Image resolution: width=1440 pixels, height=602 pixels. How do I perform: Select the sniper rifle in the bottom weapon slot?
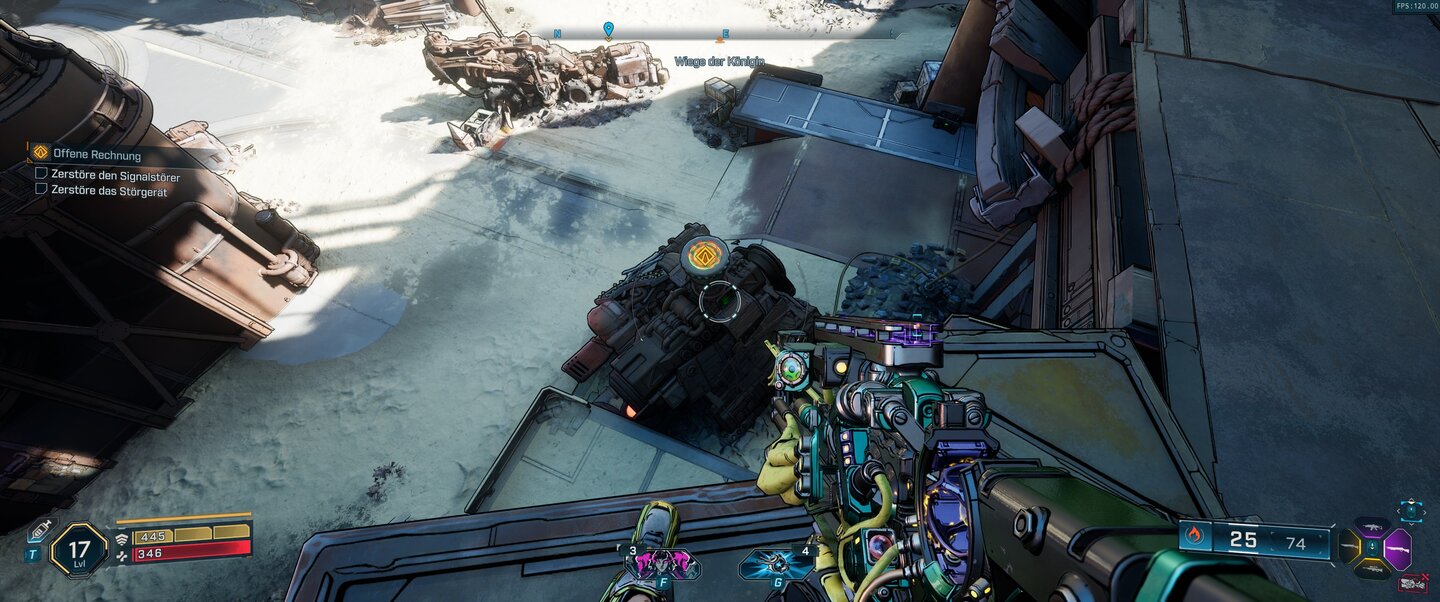pyautogui.click(x=1372, y=570)
